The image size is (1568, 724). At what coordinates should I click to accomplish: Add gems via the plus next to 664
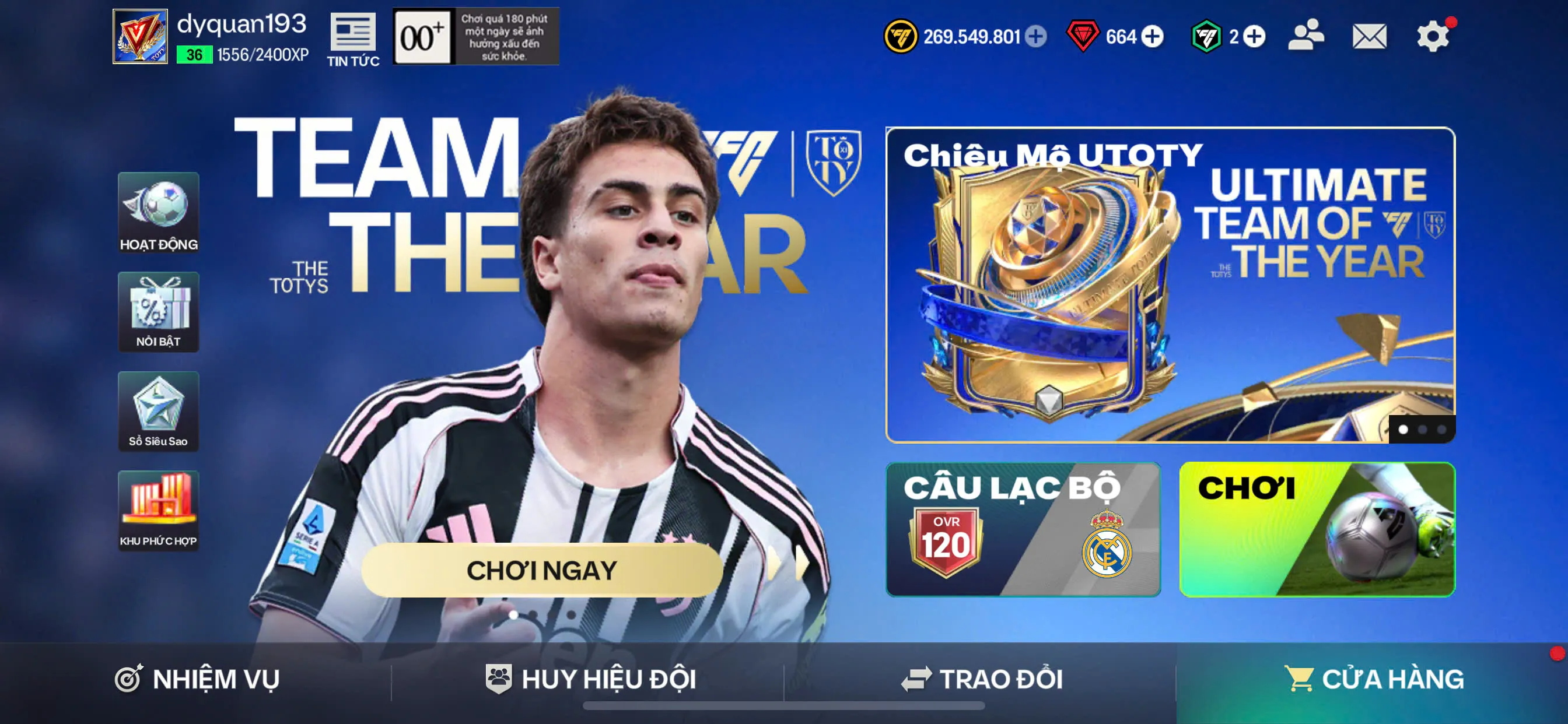pos(1150,37)
